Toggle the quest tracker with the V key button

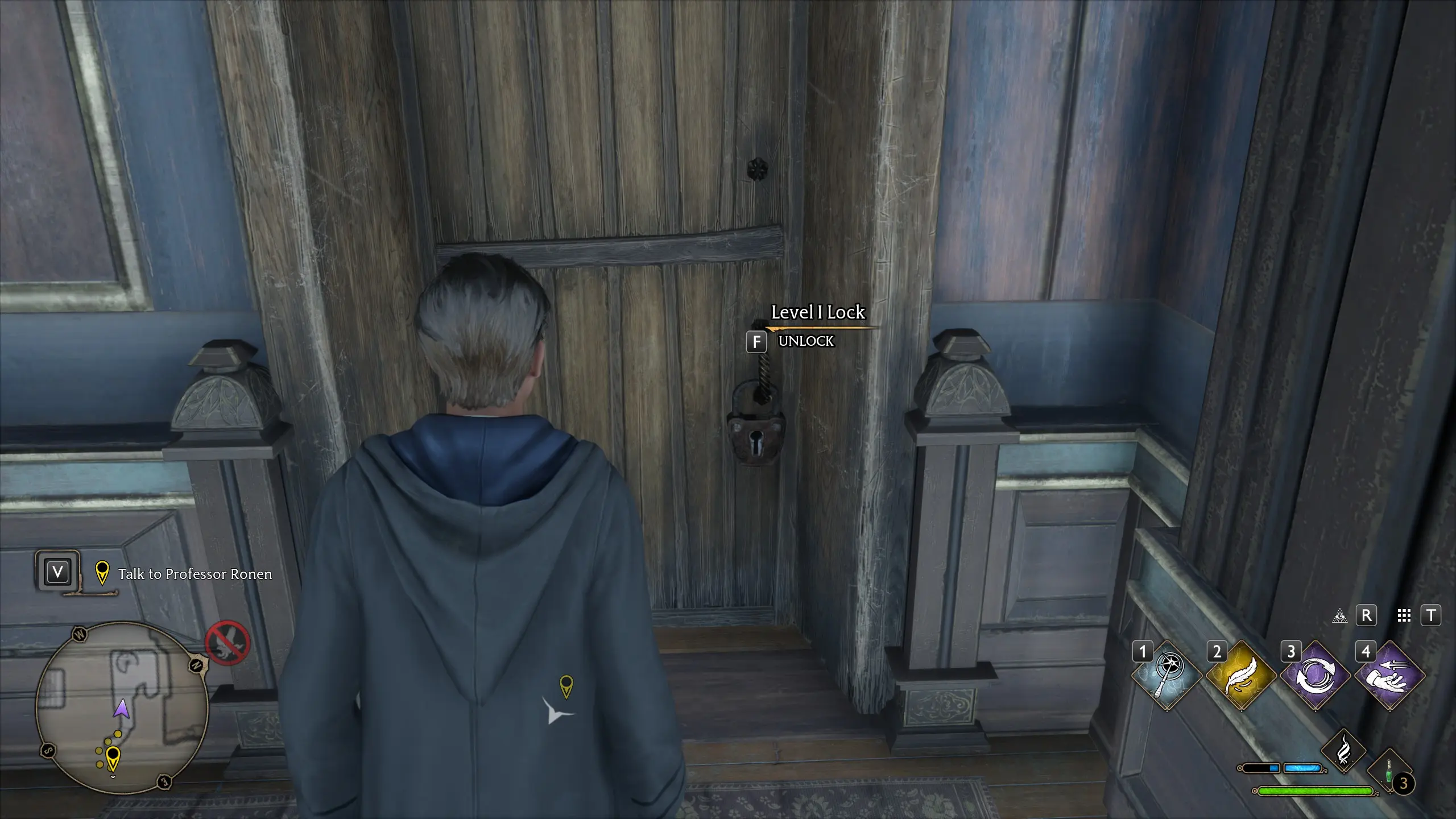pos(57,572)
